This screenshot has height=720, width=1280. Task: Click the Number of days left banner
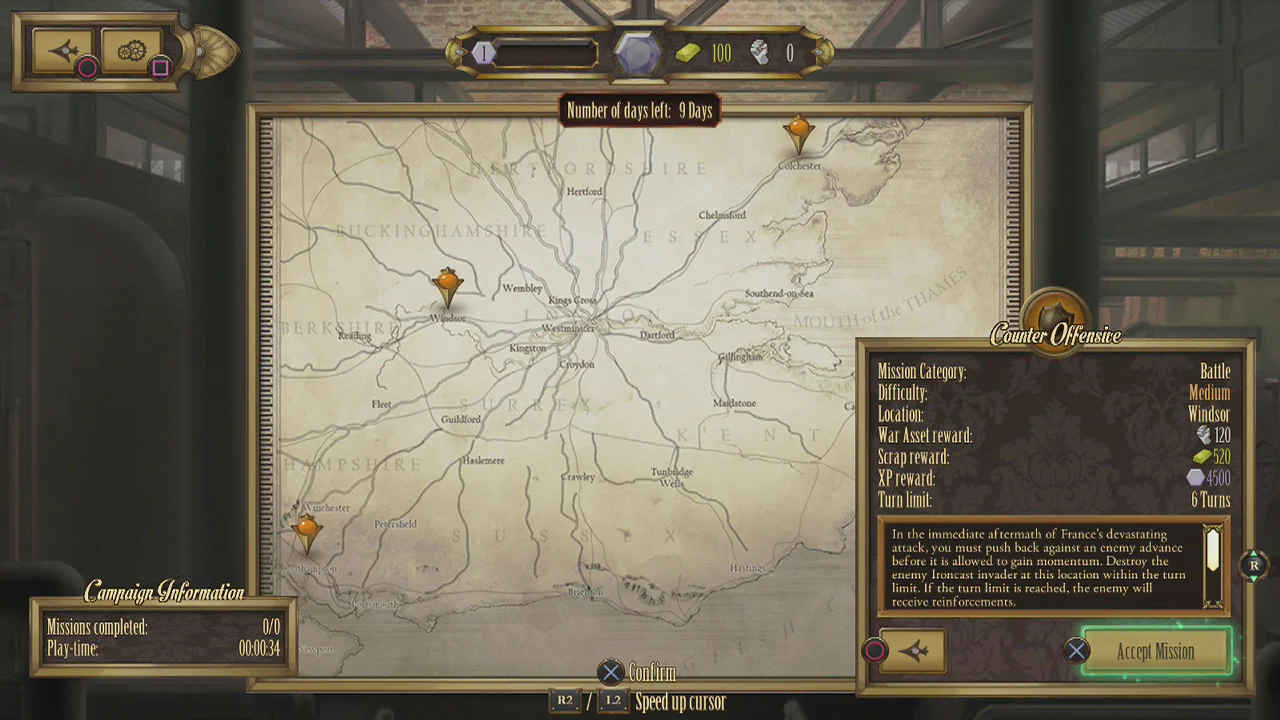(639, 111)
